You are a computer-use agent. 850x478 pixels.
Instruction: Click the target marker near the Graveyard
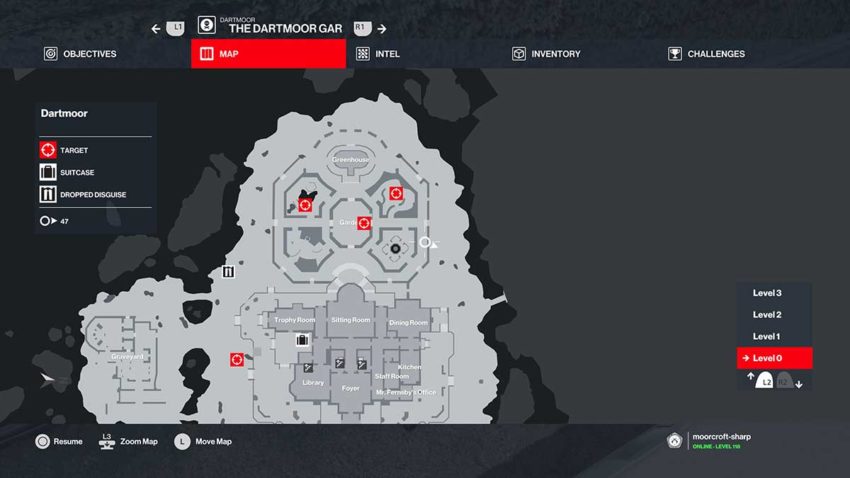237,359
